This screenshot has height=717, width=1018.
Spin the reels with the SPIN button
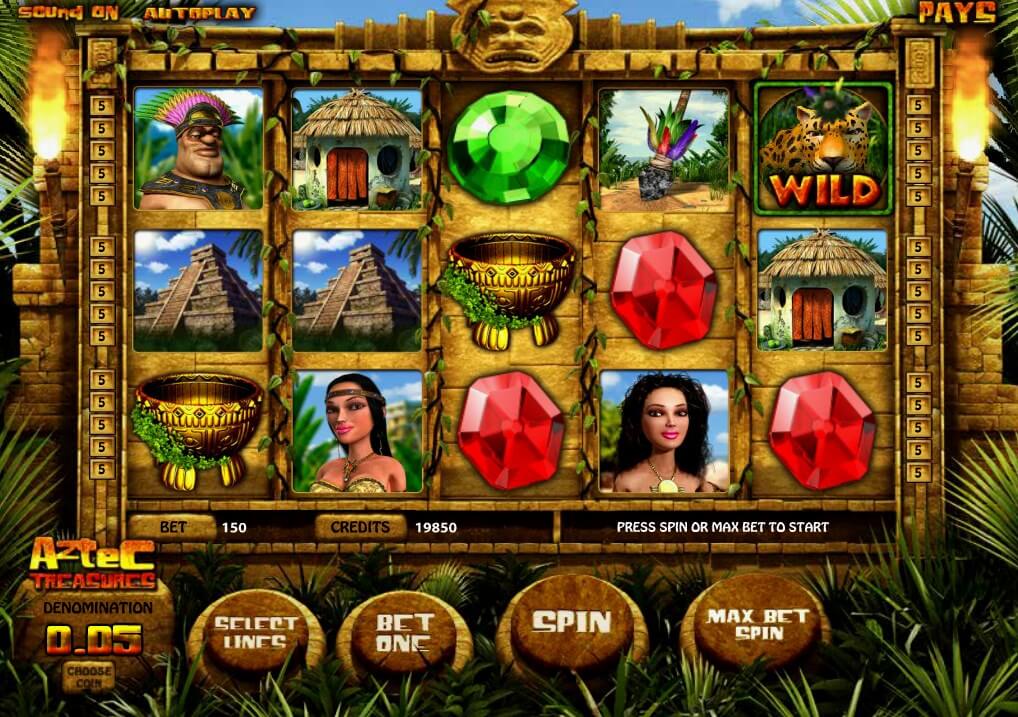[x=571, y=623]
